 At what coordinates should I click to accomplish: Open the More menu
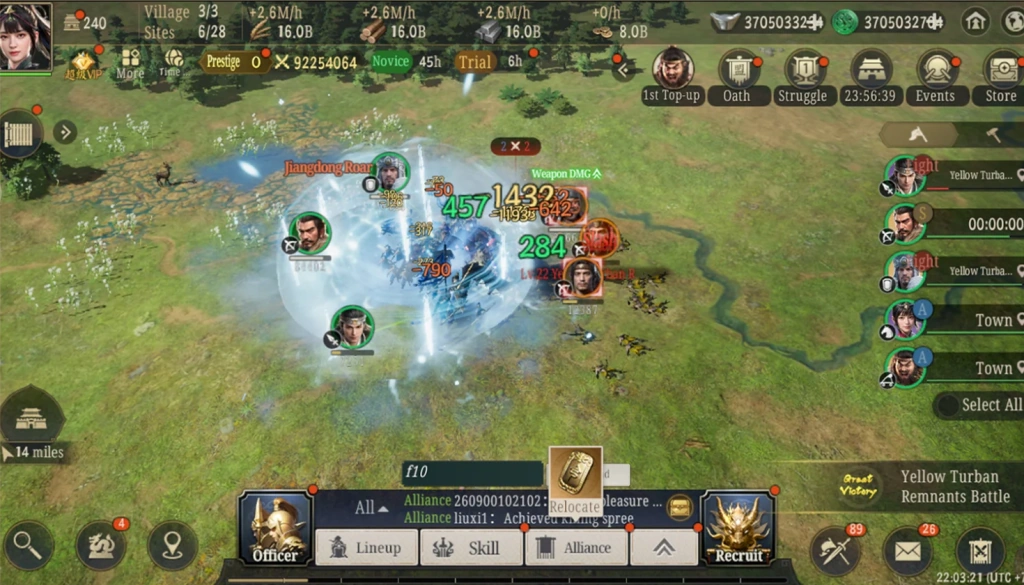tap(130, 63)
